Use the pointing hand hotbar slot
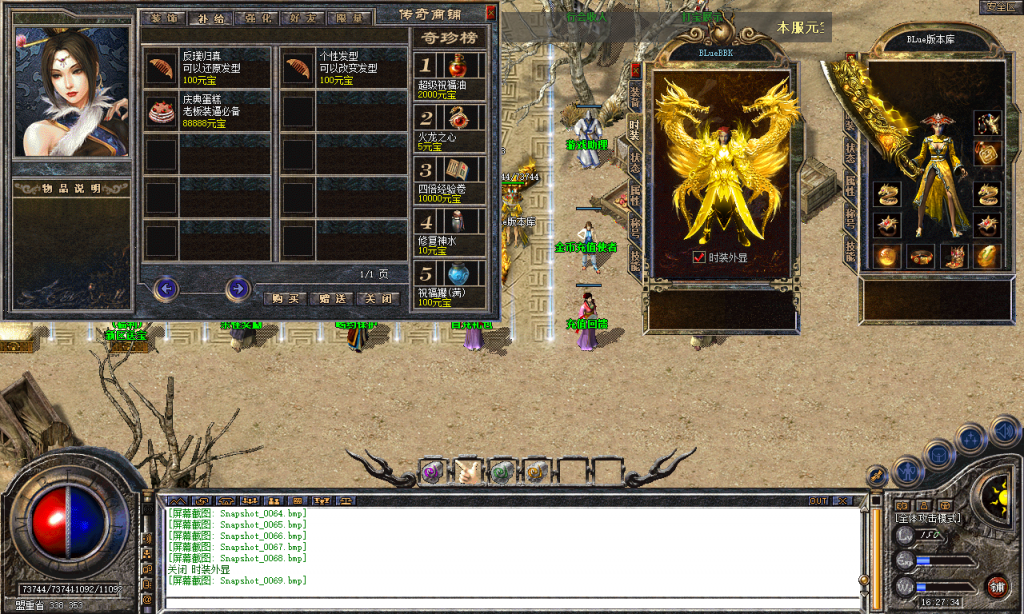Image resolution: width=1024 pixels, height=614 pixels. (467, 470)
